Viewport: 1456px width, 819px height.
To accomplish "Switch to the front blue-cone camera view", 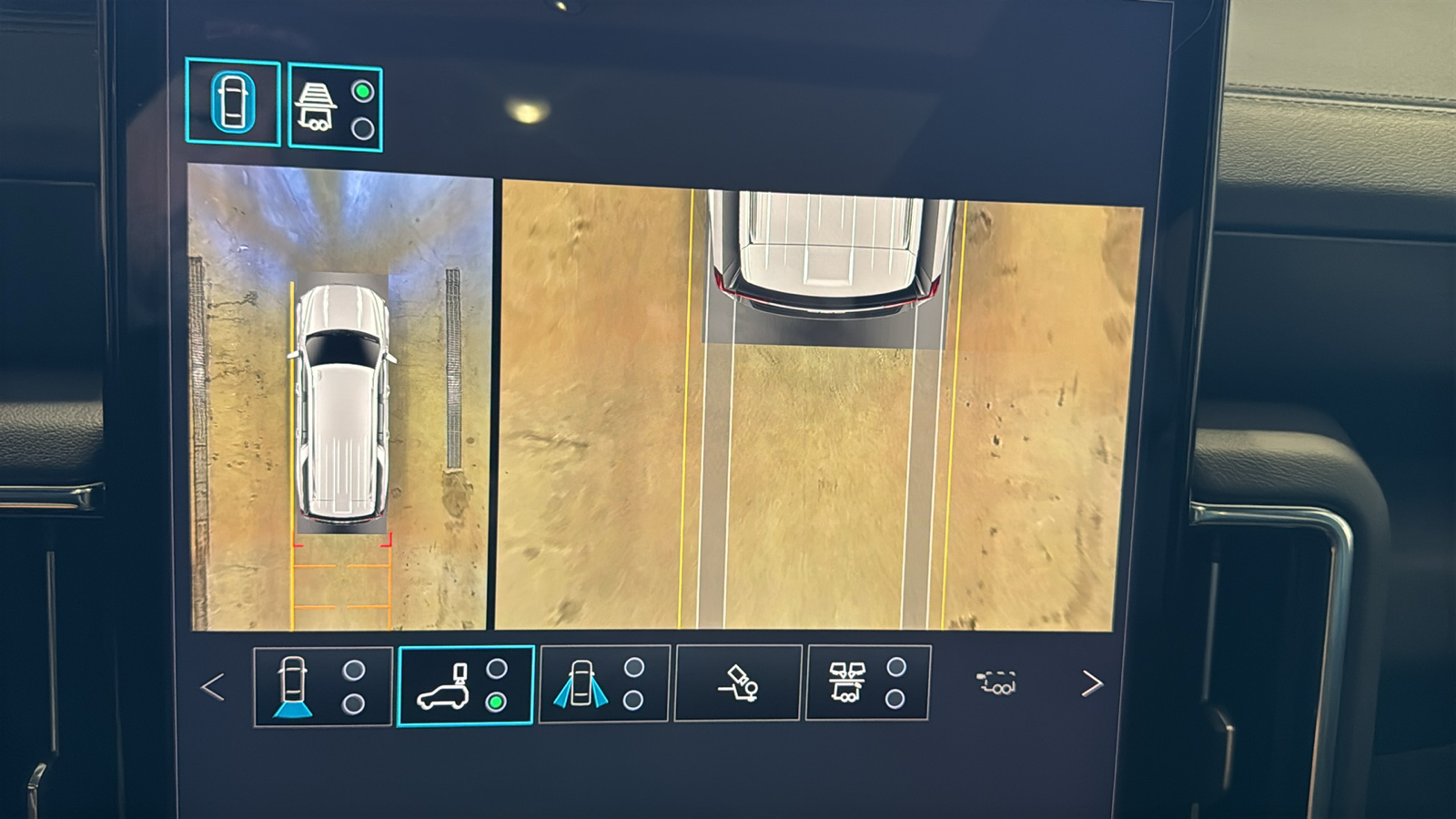I will click(322, 686).
